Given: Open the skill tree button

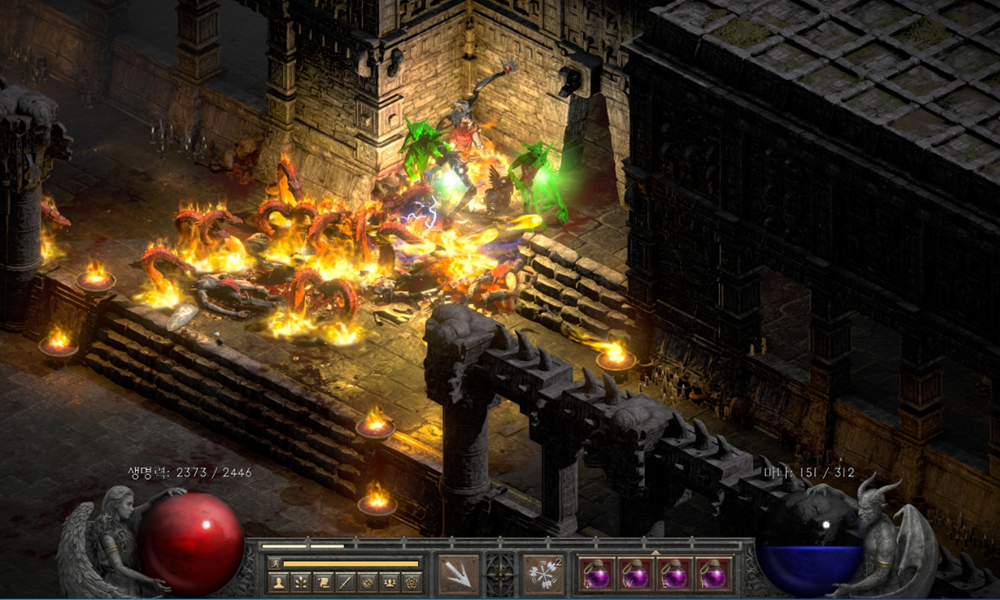Looking at the screenshot, I should 301,581.
